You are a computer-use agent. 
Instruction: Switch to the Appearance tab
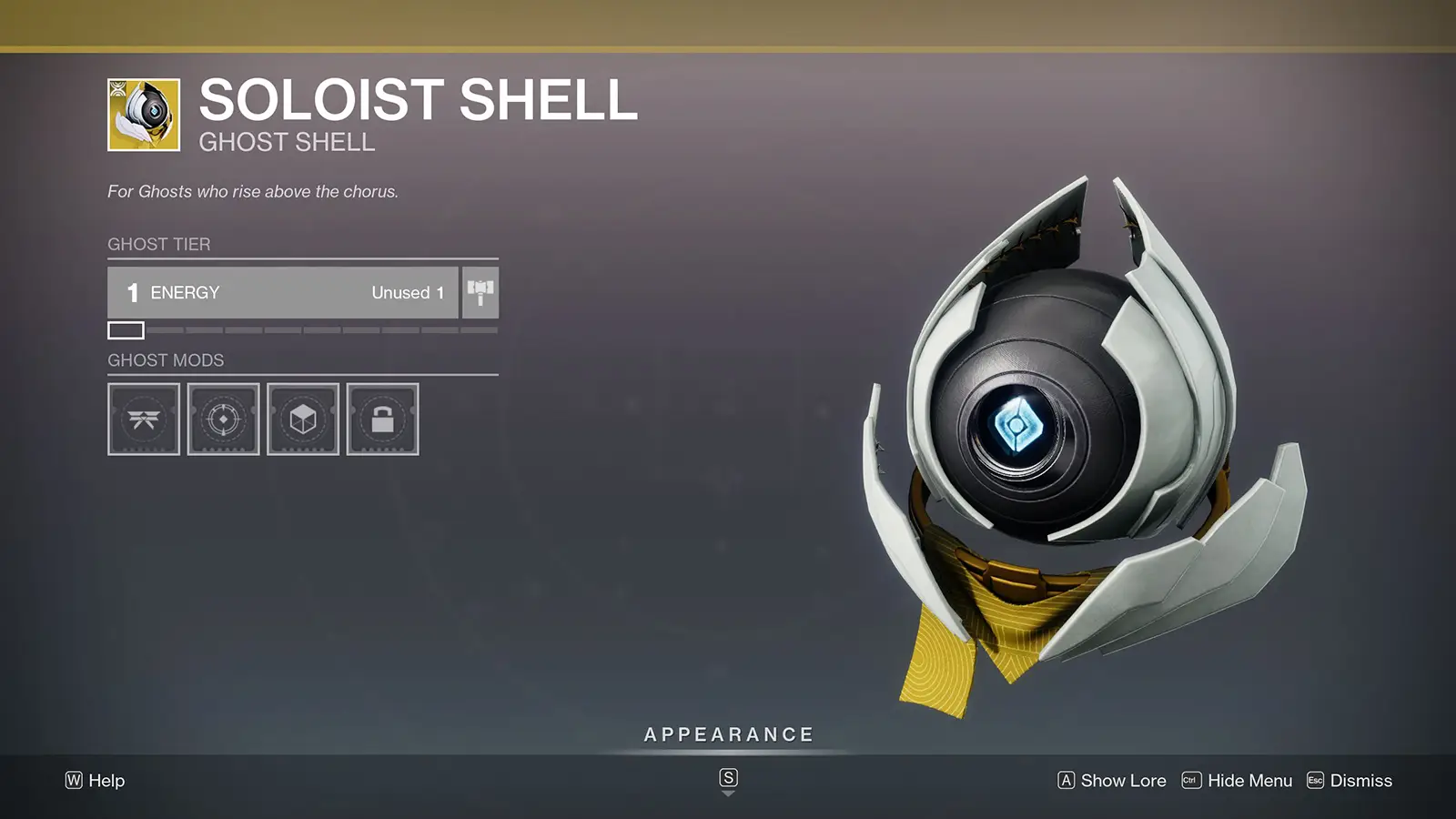pyautogui.click(x=728, y=733)
